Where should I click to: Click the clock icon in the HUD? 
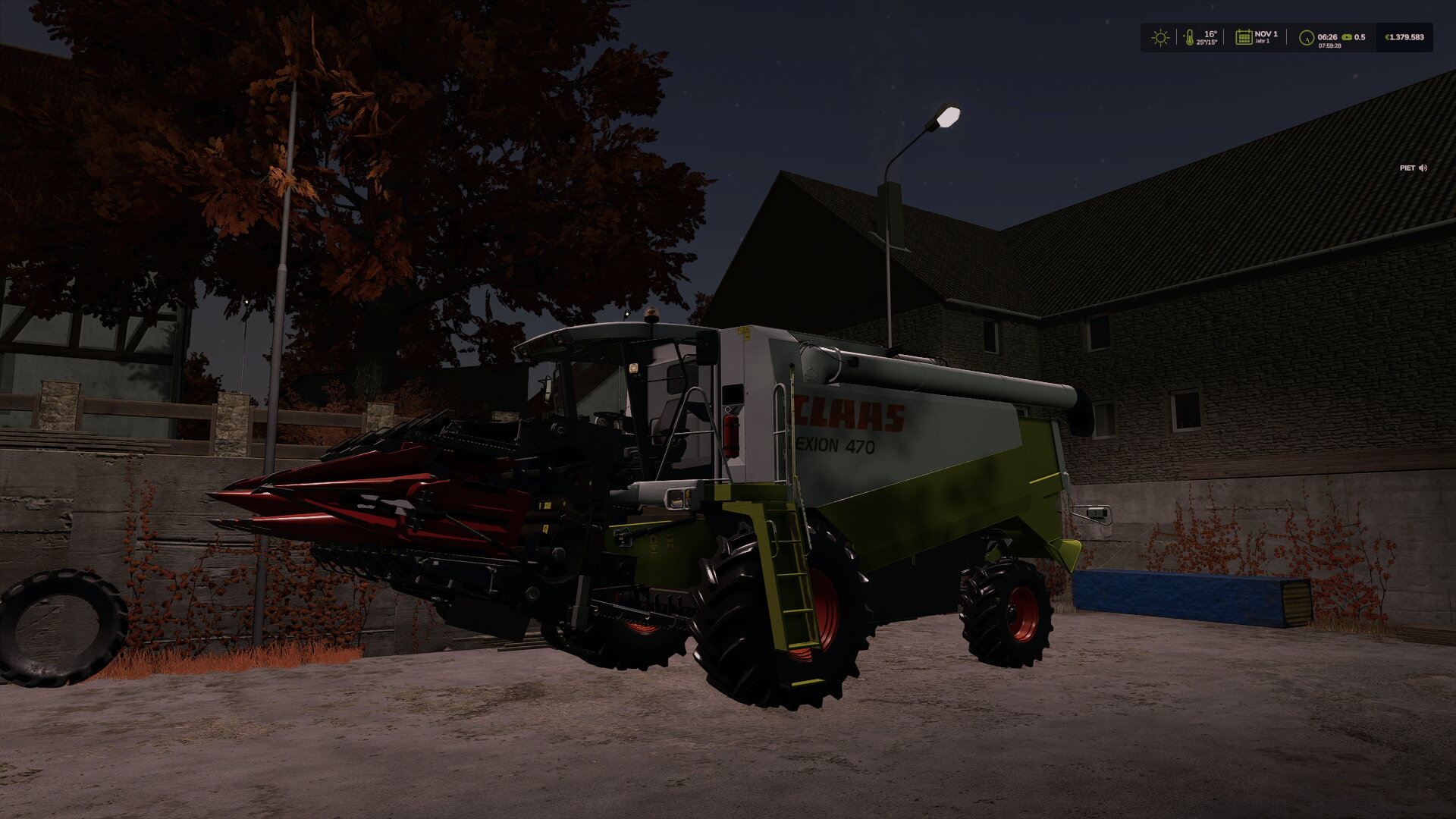coord(1306,37)
